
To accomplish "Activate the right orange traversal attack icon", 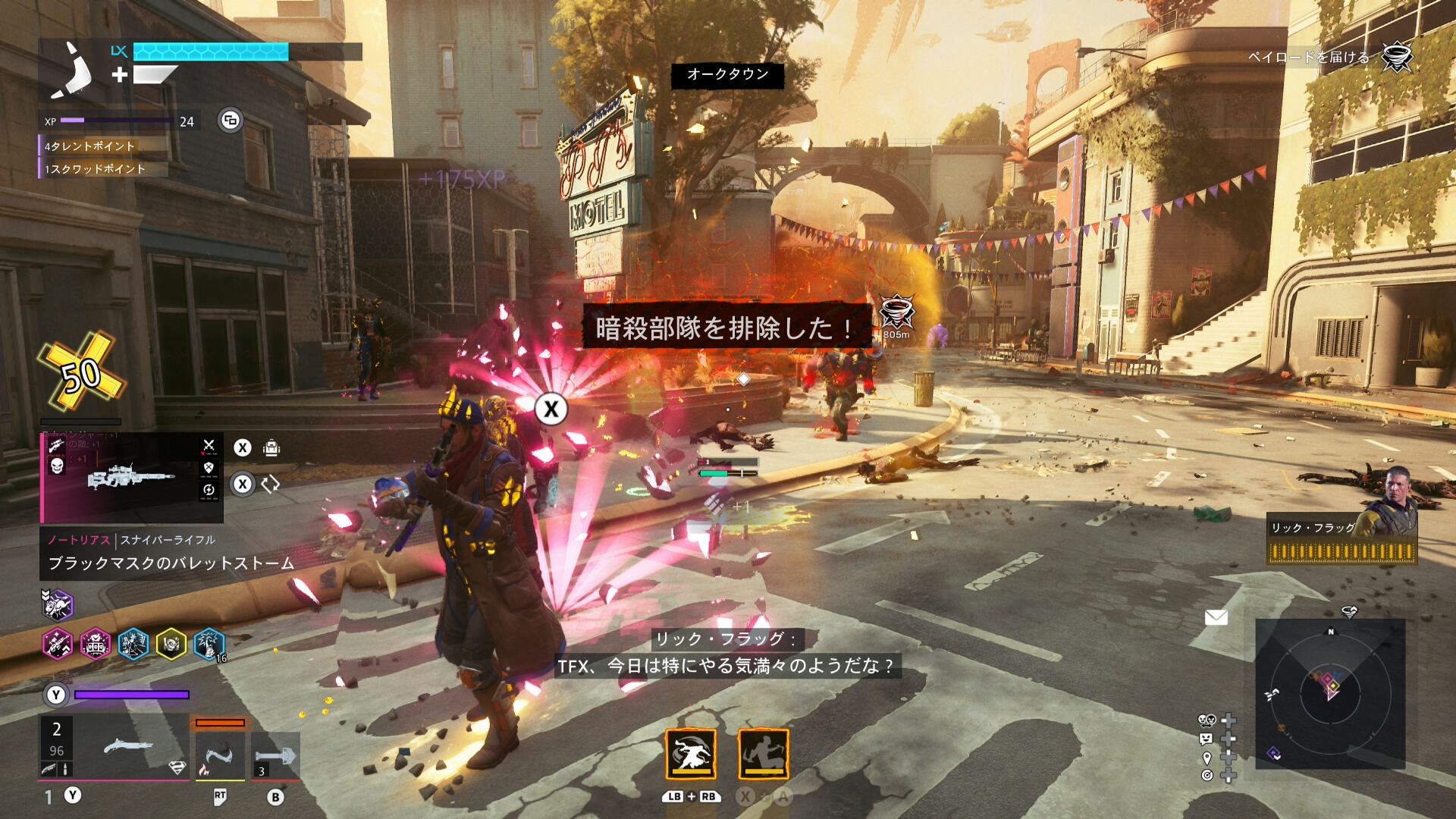I will (x=764, y=755).
